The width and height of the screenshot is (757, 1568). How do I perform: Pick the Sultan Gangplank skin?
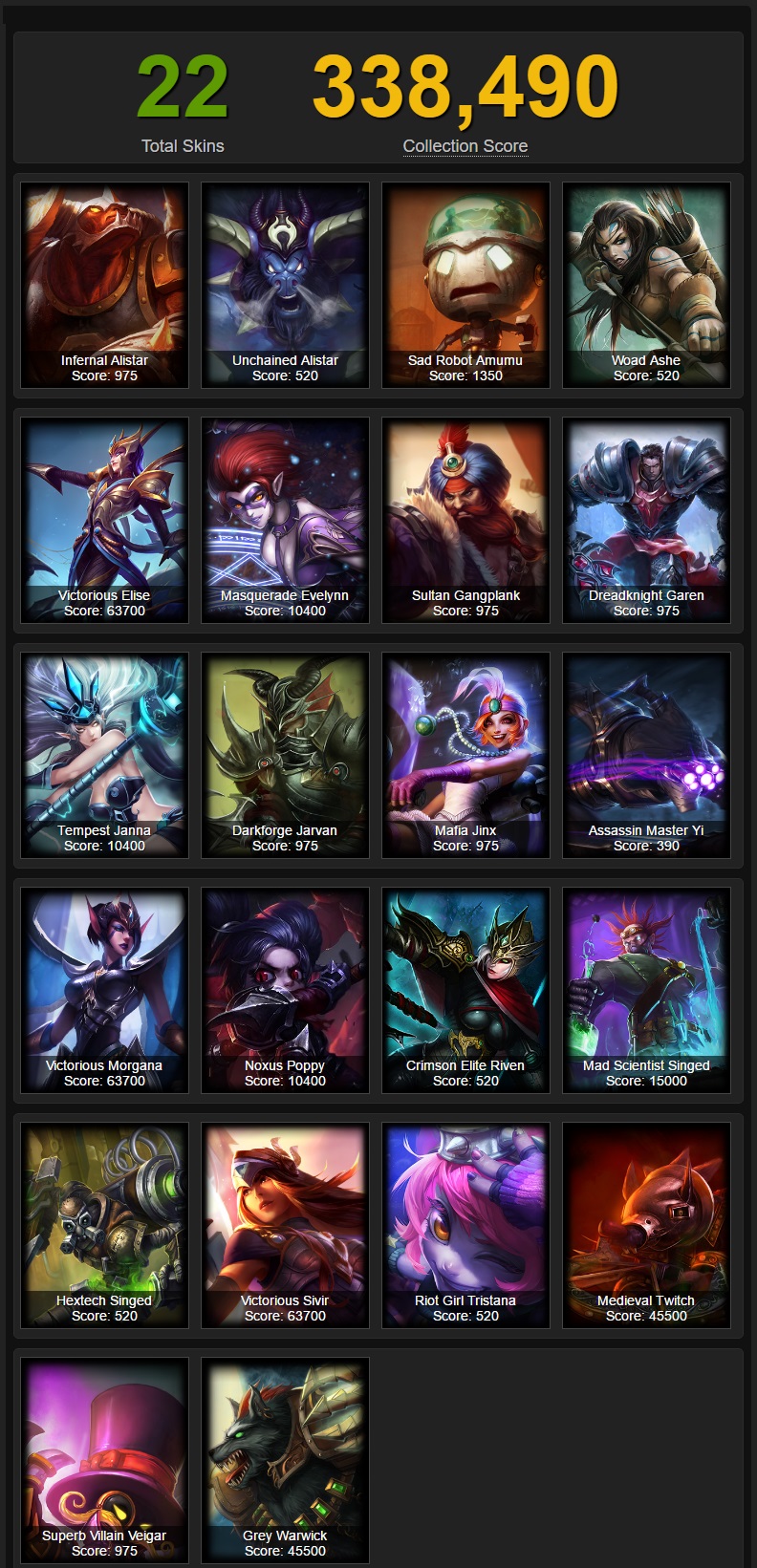[x=465, y=520]
